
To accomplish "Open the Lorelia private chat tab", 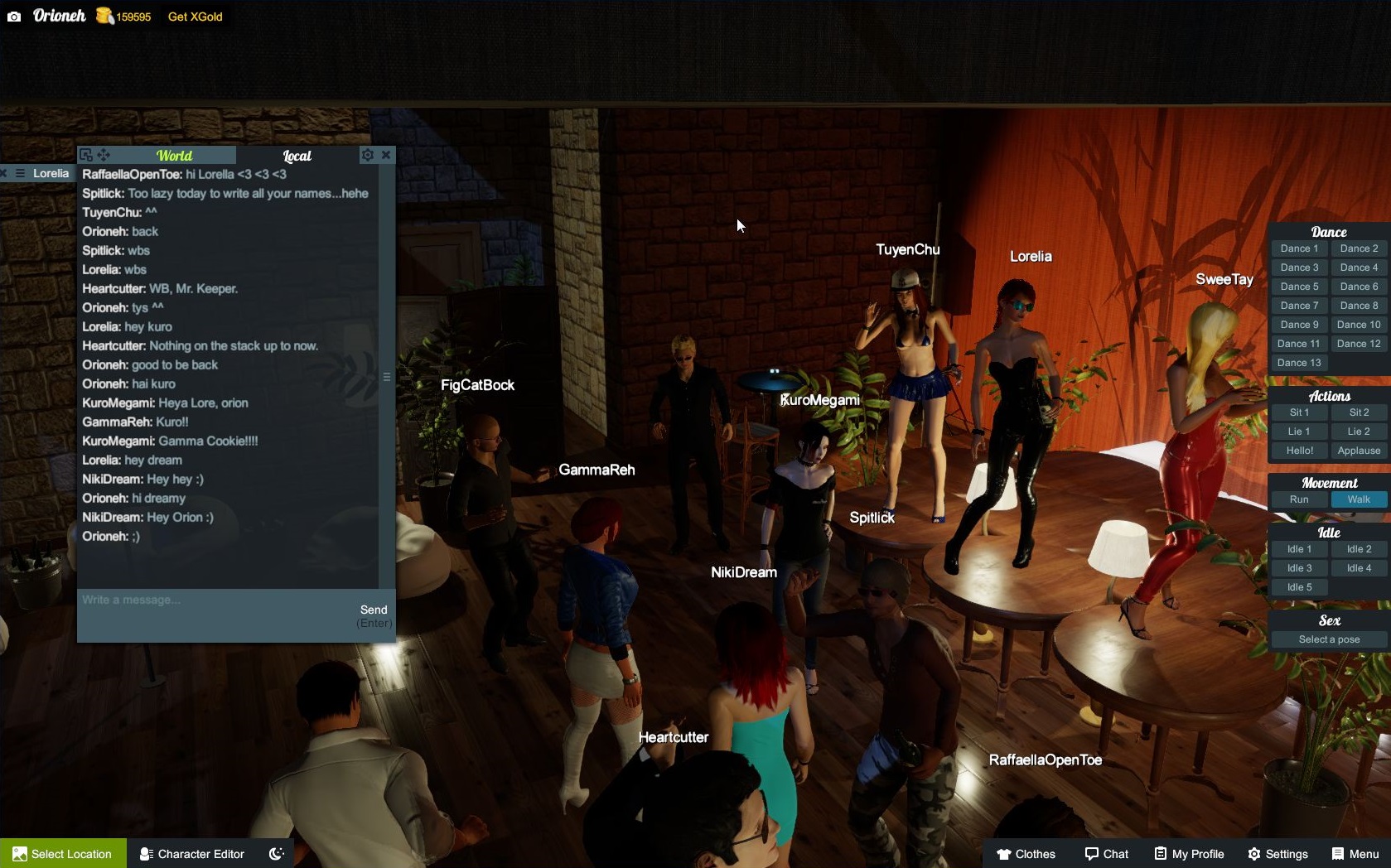I will 51,173.
